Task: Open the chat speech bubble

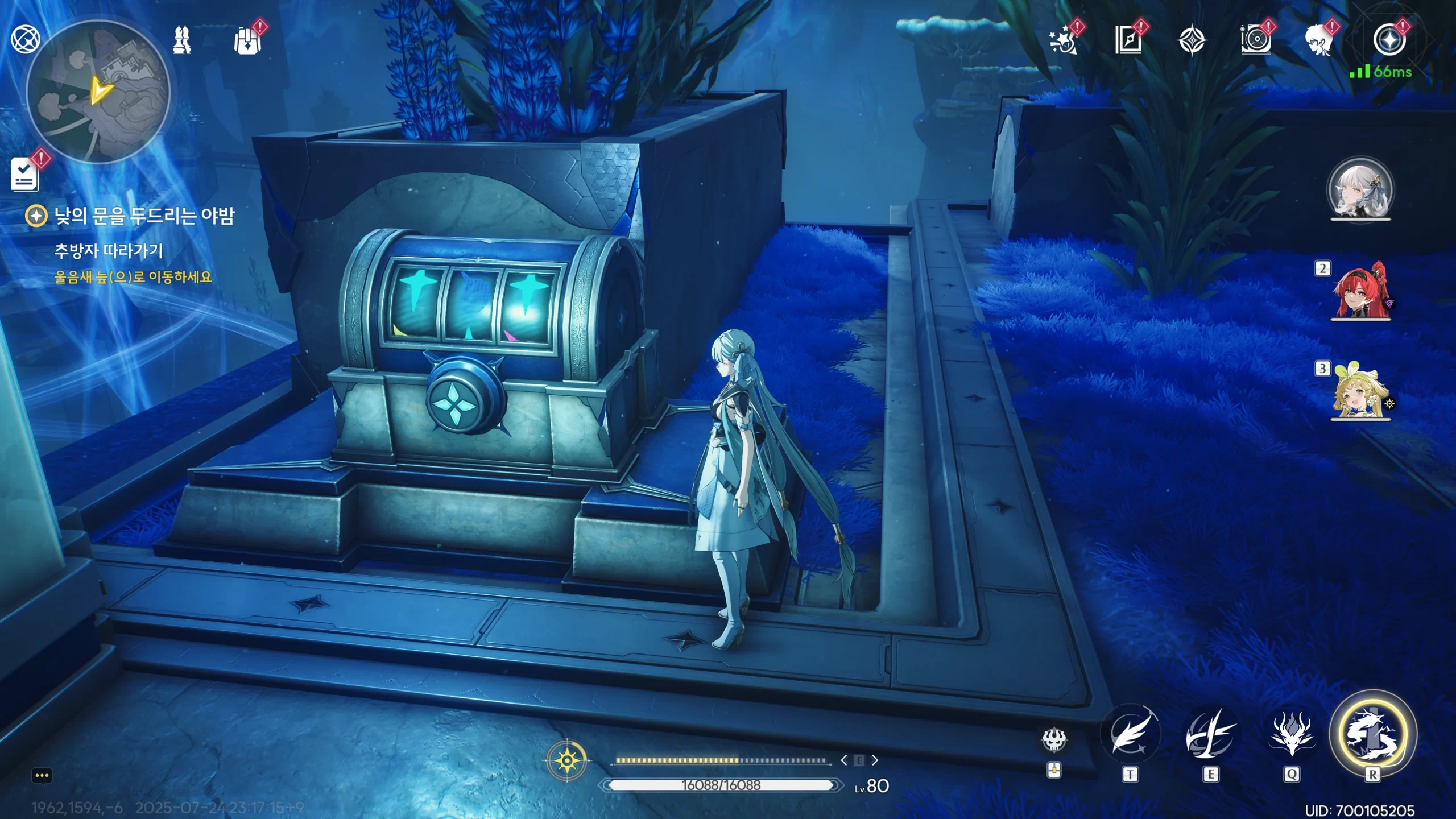Action: [x=42, y=776]
